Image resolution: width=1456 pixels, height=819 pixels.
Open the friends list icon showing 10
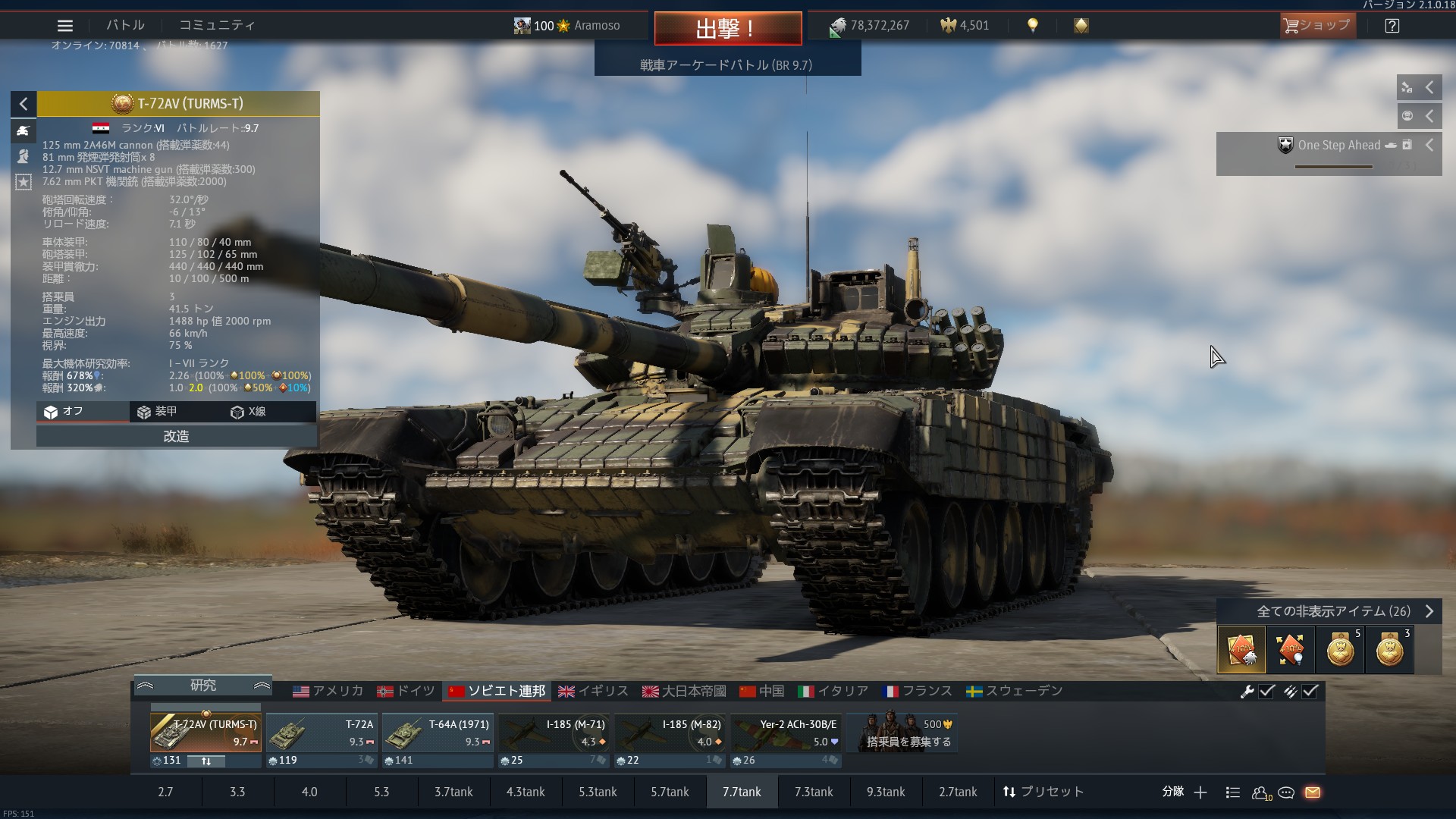[x=1261, y=792]
